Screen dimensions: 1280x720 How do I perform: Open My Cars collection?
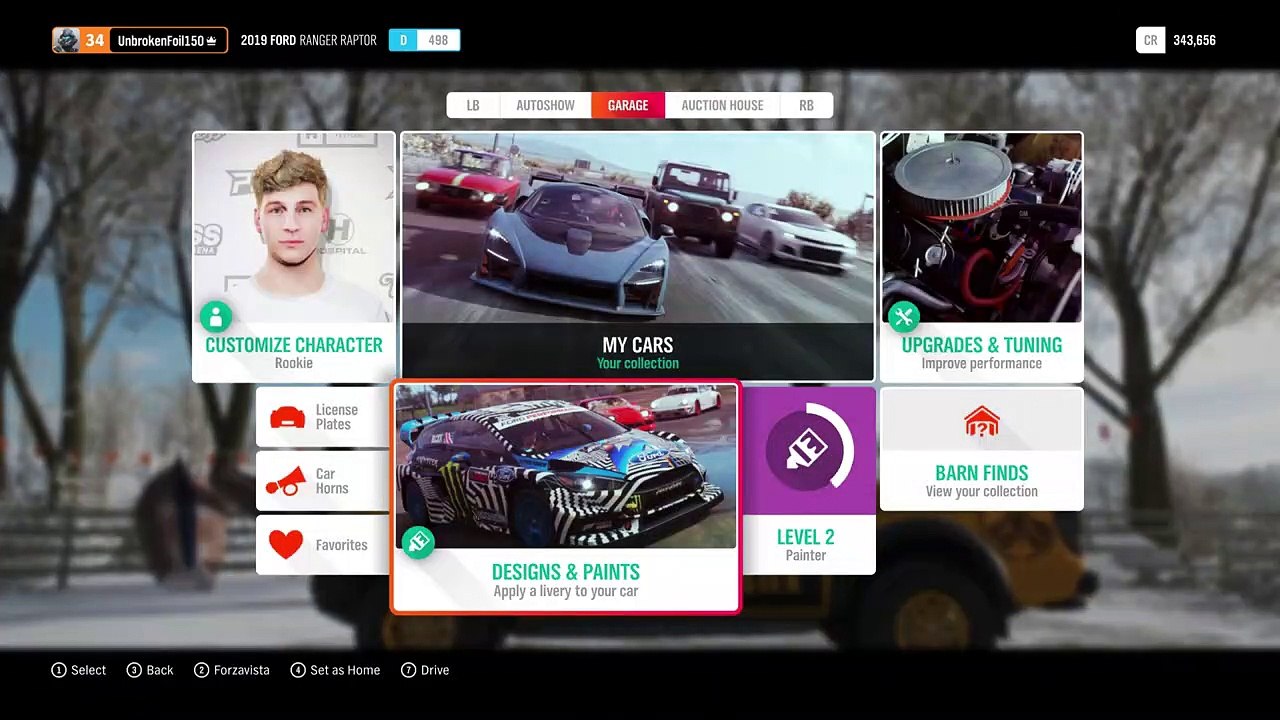click(x=638, y=258)
